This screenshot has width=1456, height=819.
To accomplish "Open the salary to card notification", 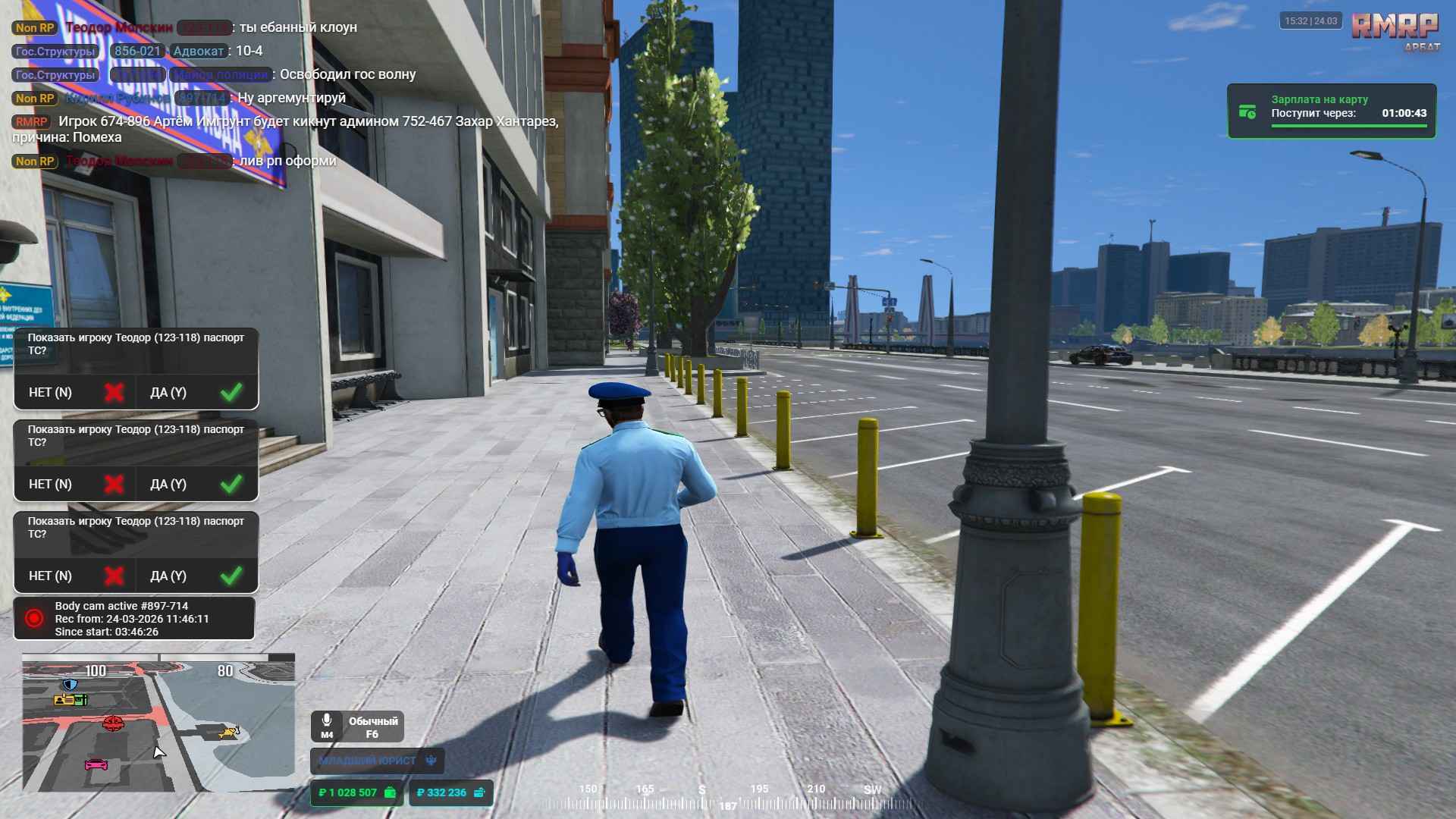I will [x=1332, y=111].
